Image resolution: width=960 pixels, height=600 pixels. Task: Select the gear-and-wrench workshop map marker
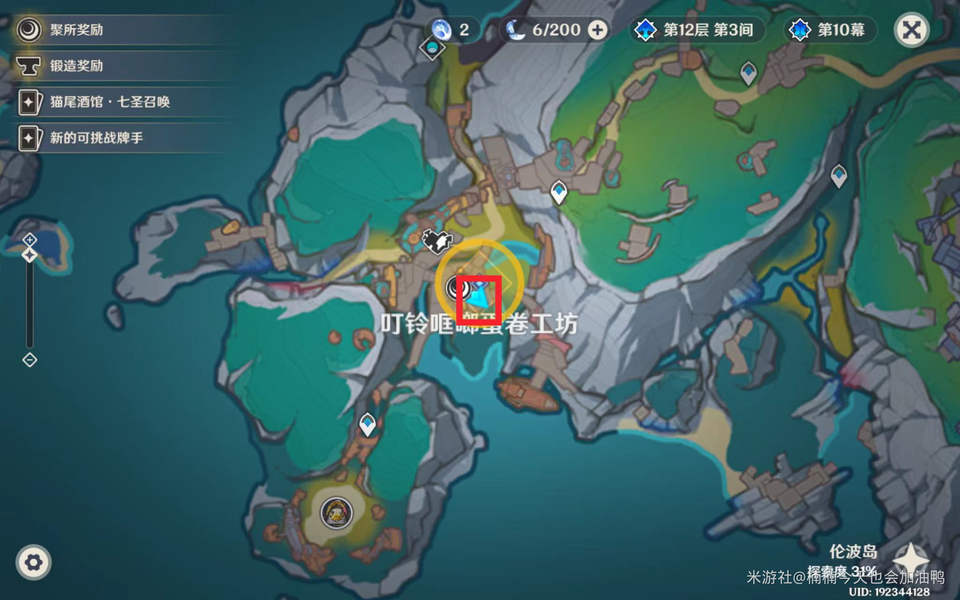tap(437, 240)
